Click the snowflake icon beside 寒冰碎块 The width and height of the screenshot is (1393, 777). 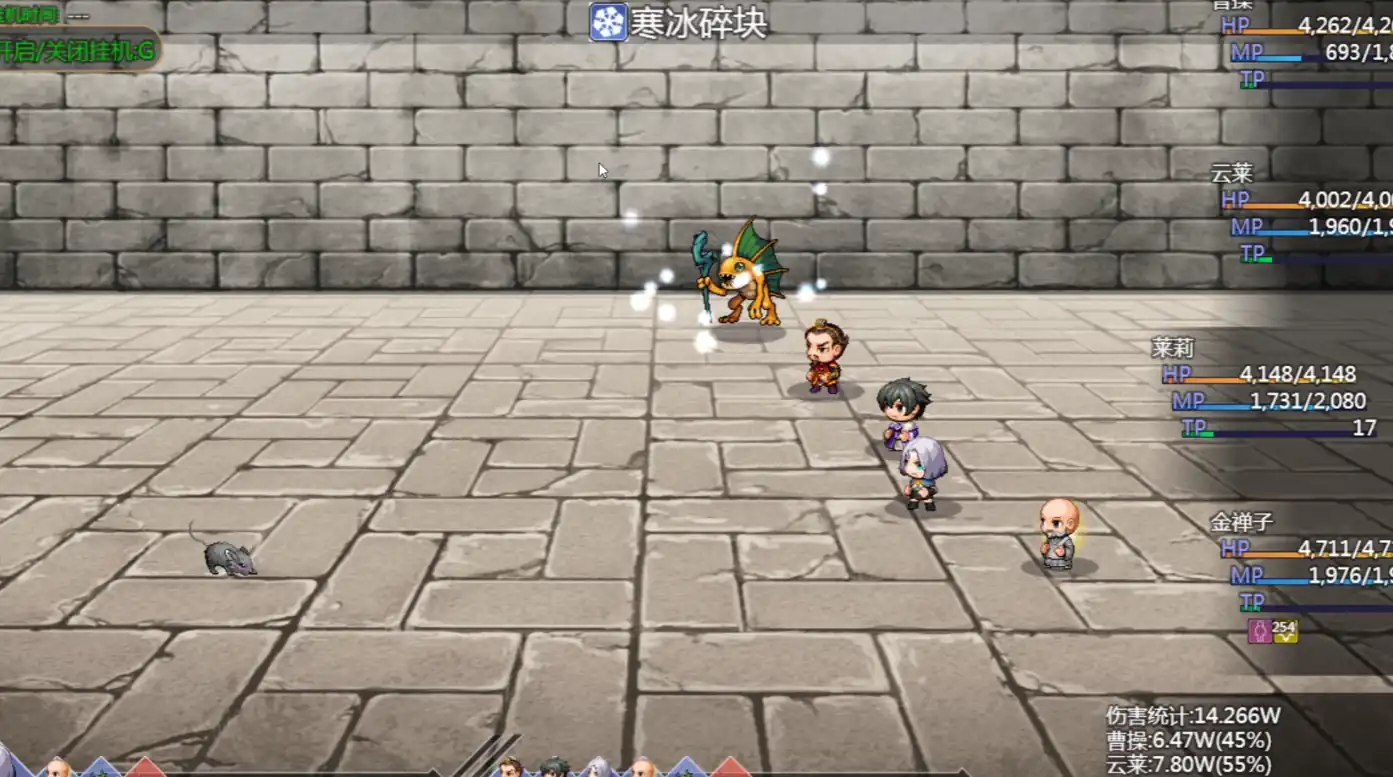click(x=608, y=23)
